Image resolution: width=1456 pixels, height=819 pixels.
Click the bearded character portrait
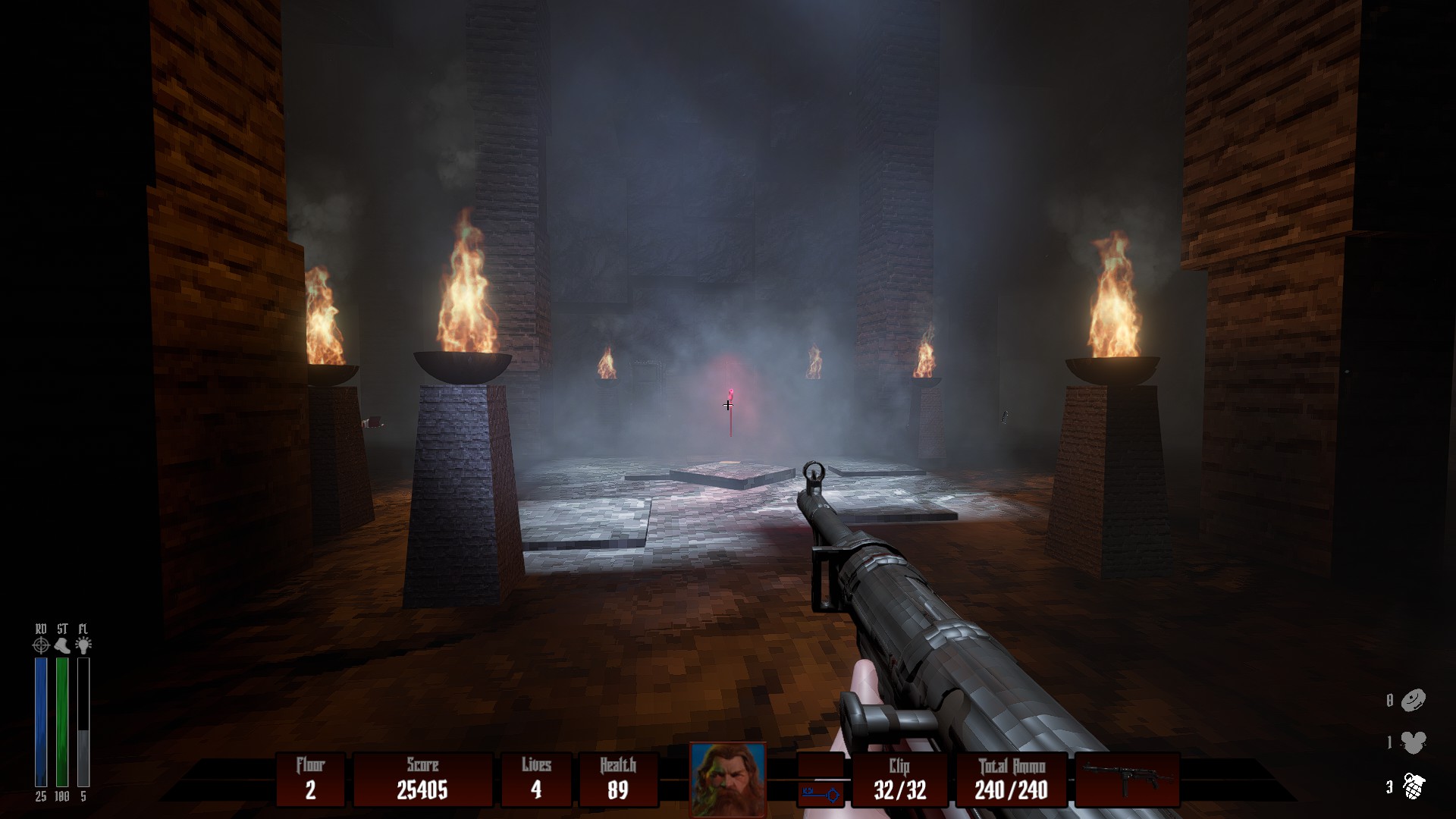coord(727,778)
